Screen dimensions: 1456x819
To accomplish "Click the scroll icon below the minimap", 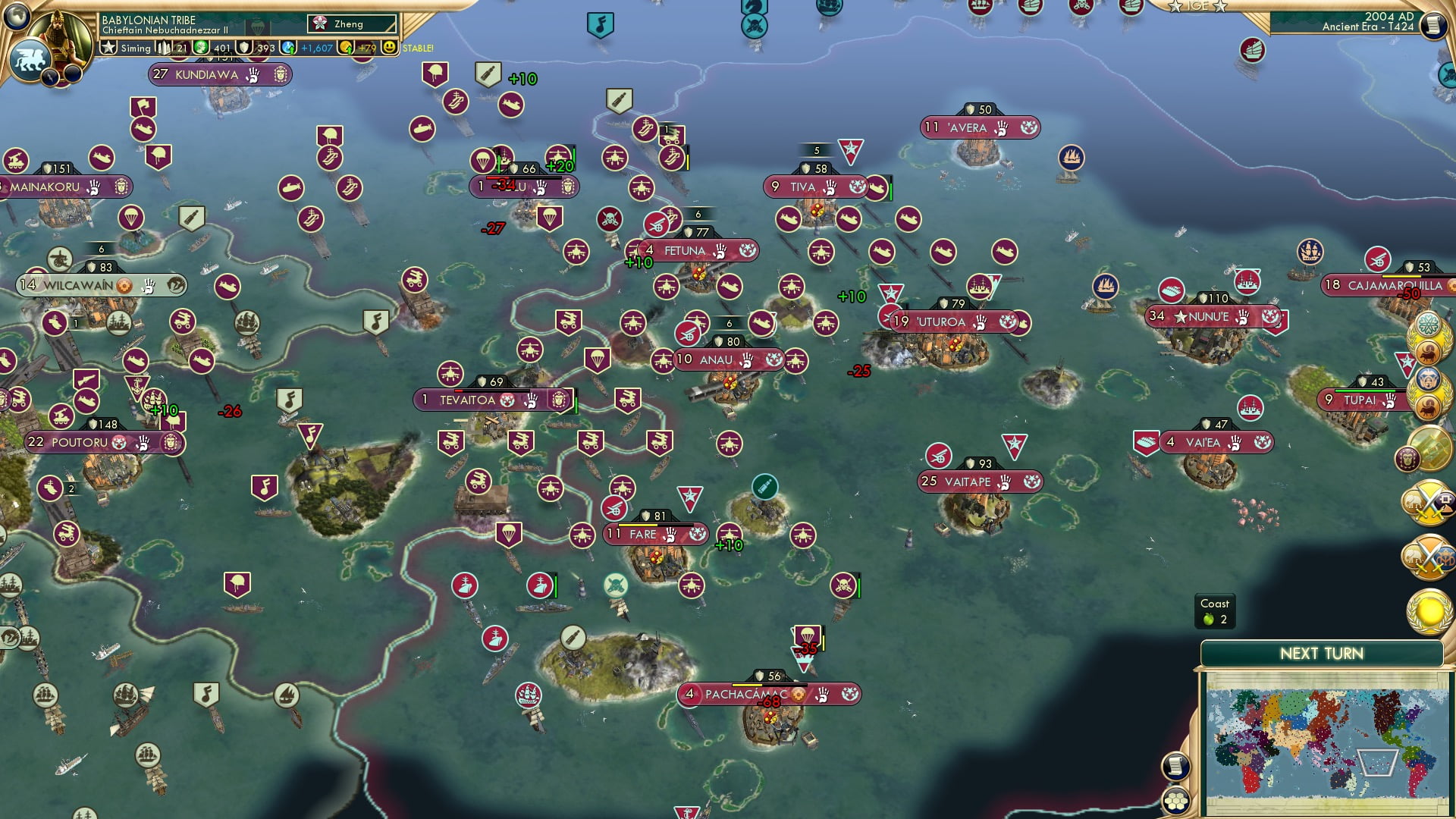I will click(x=1177, y=766).
